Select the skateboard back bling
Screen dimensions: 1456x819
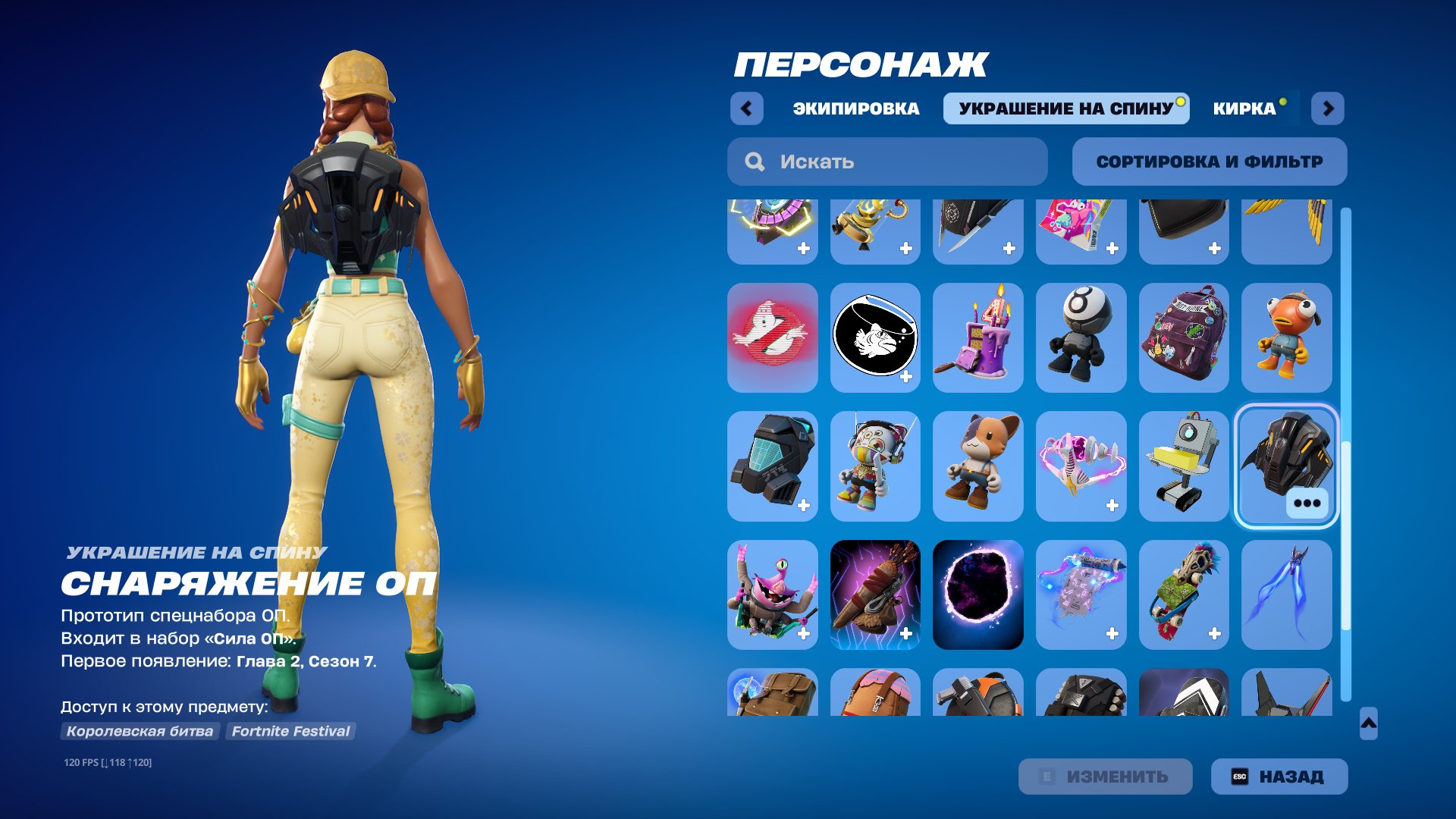(x=1185, y=595)
